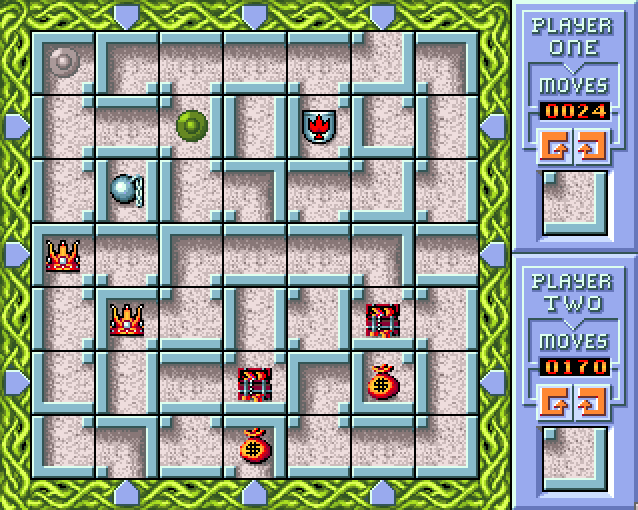
Task: Select Player Two's spare maze tile
Action: pyautogui.click(x=574, y=458)
